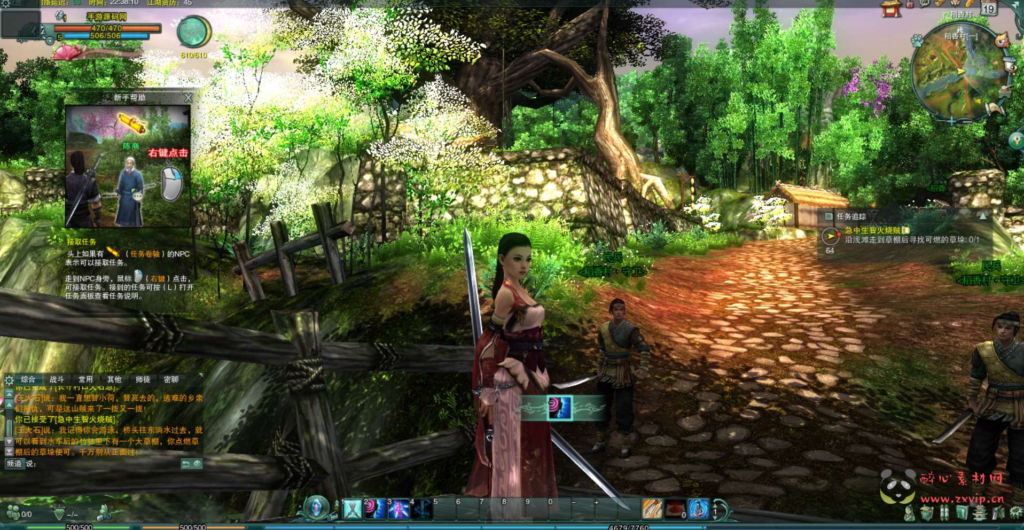This screenshot has width=1024, height=530.
Task: Use the pink swirl skill on hotbar
Action: (x=376, y=509)
